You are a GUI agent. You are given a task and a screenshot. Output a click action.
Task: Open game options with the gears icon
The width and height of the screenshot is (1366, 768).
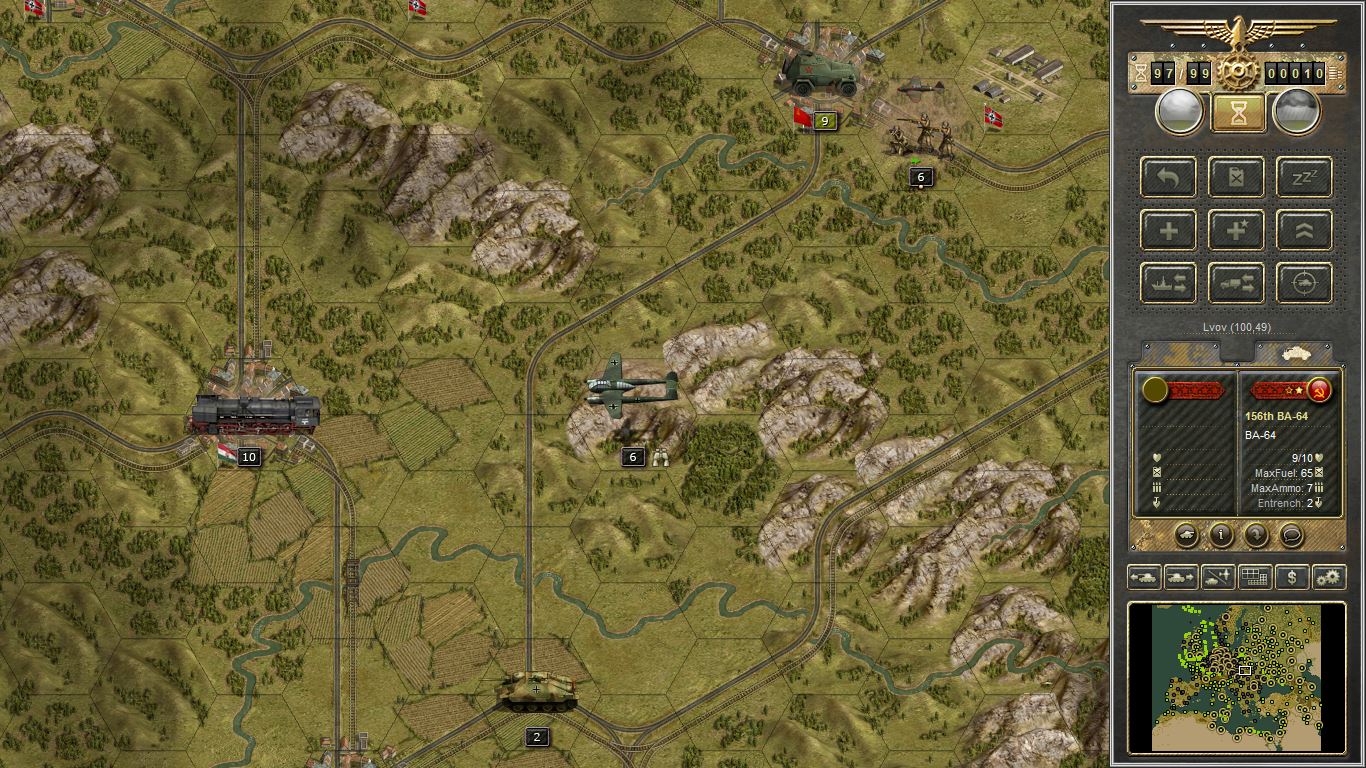1329,577
